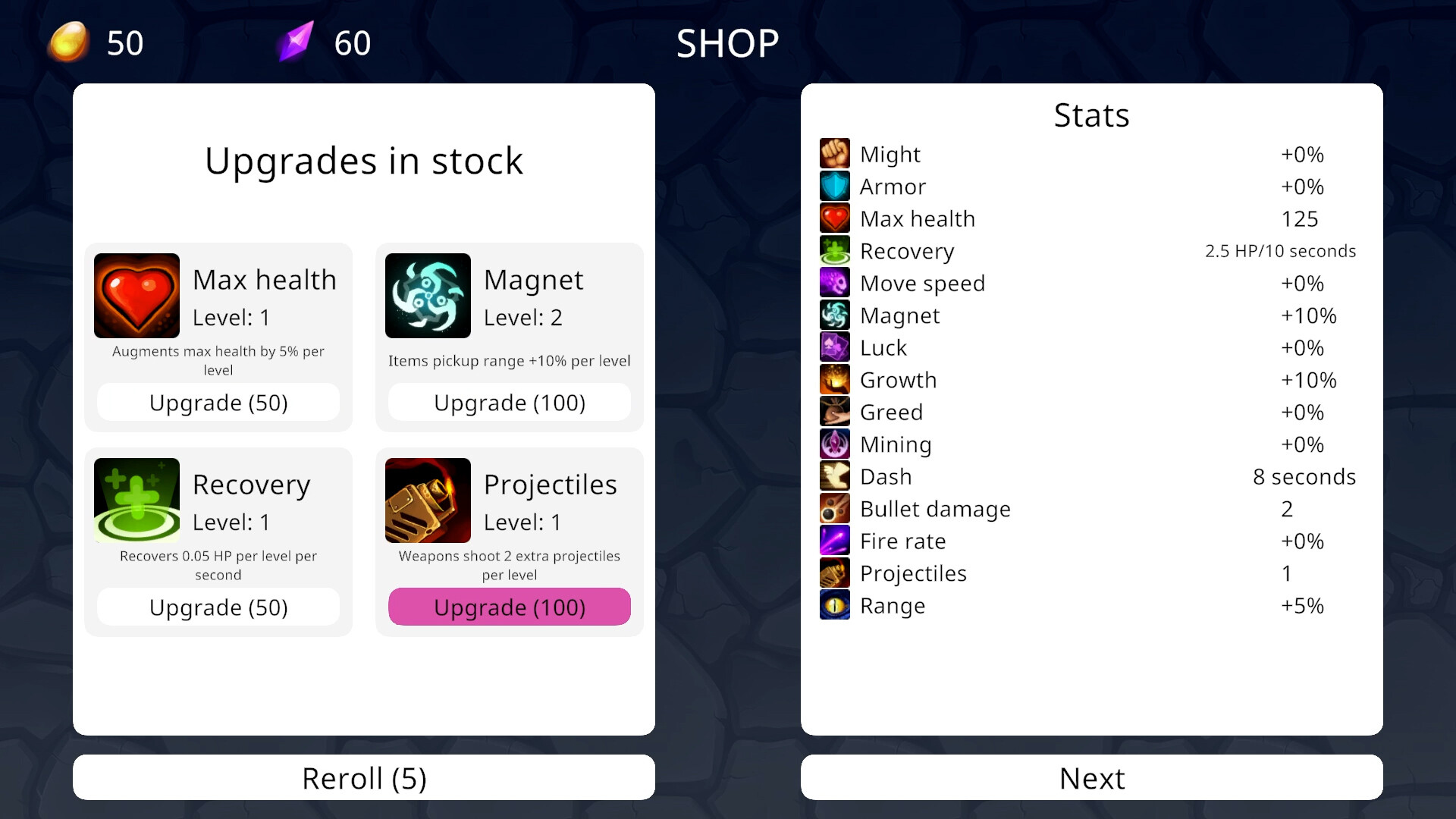Pick the Projectiles shop card icon
The height and width of the screenshot is (819, 1456).
428,500
